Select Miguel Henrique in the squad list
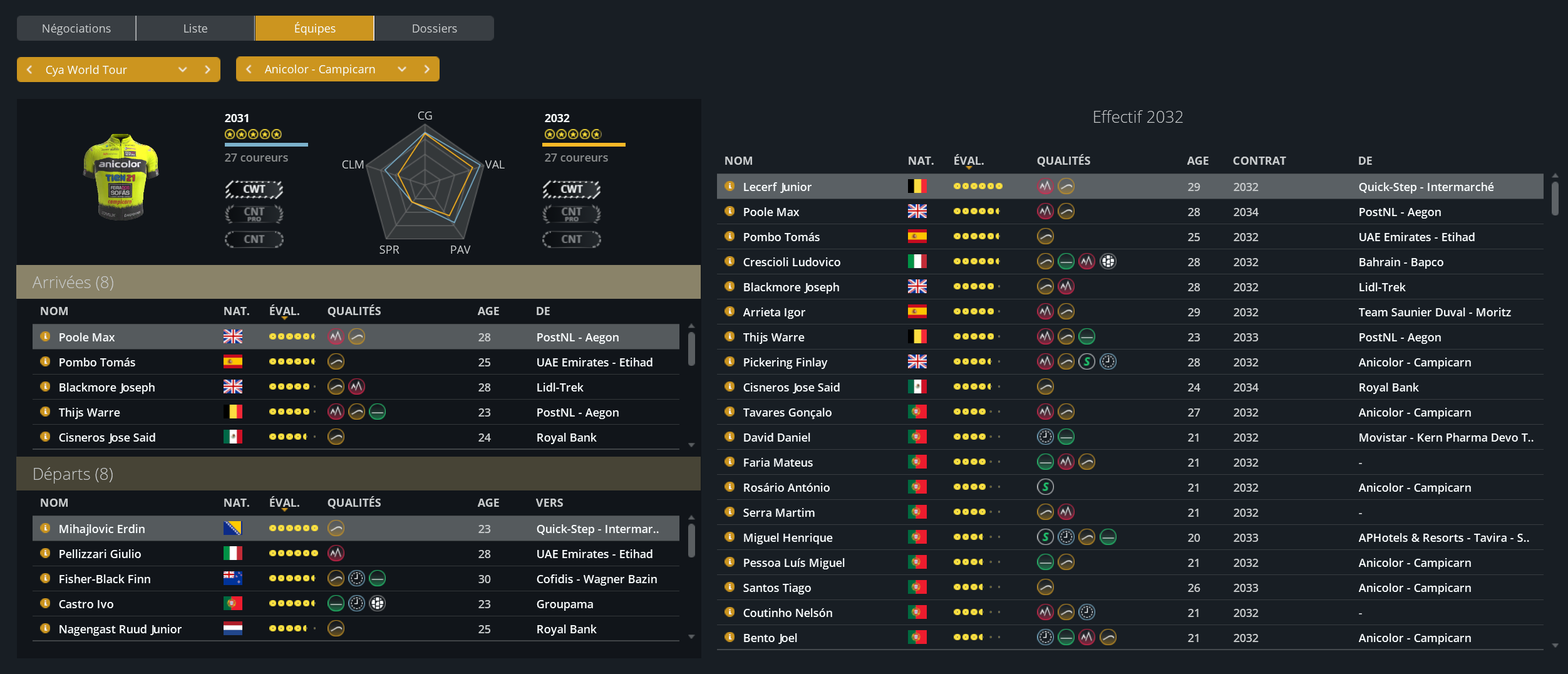1568x674 pixels. coord(787,537)
